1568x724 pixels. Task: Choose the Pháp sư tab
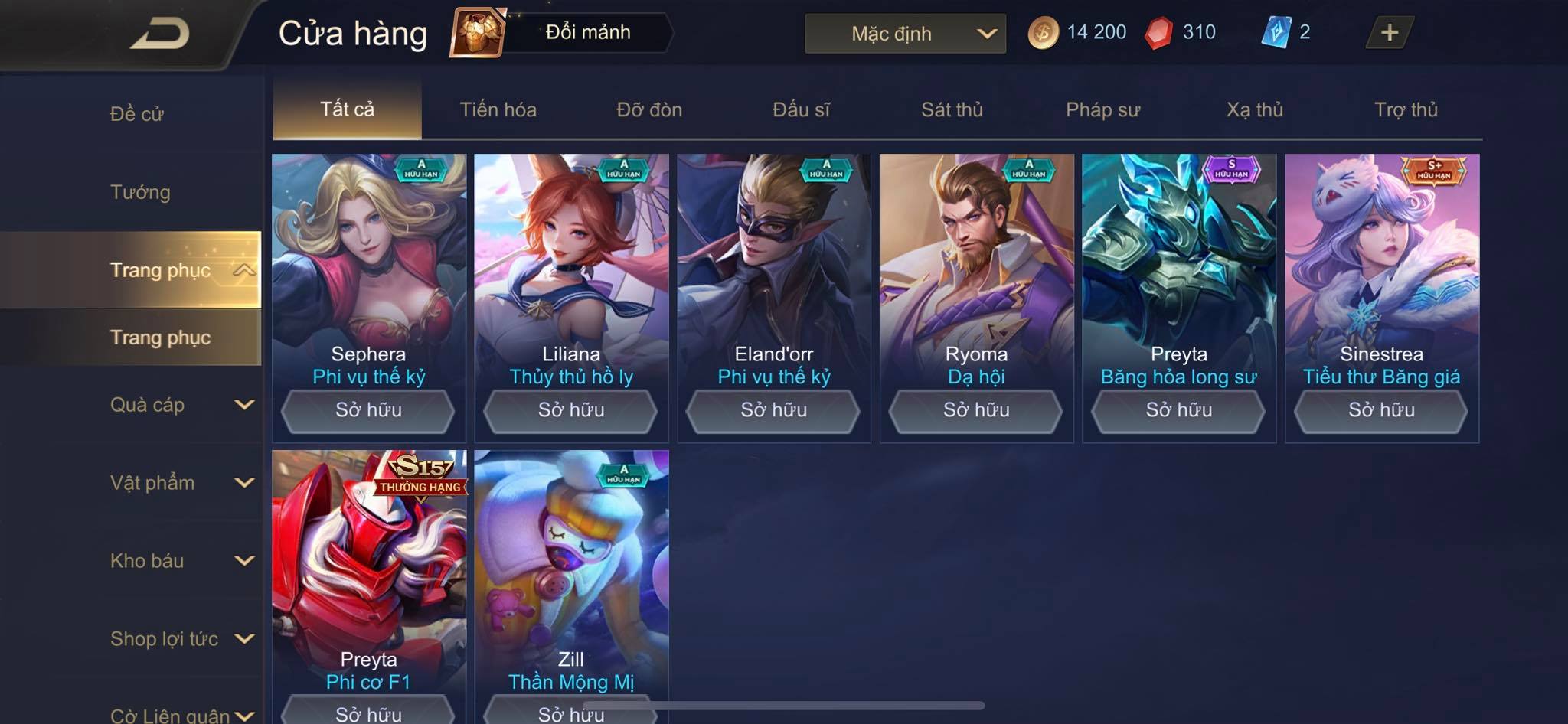tap(1102, 109)
